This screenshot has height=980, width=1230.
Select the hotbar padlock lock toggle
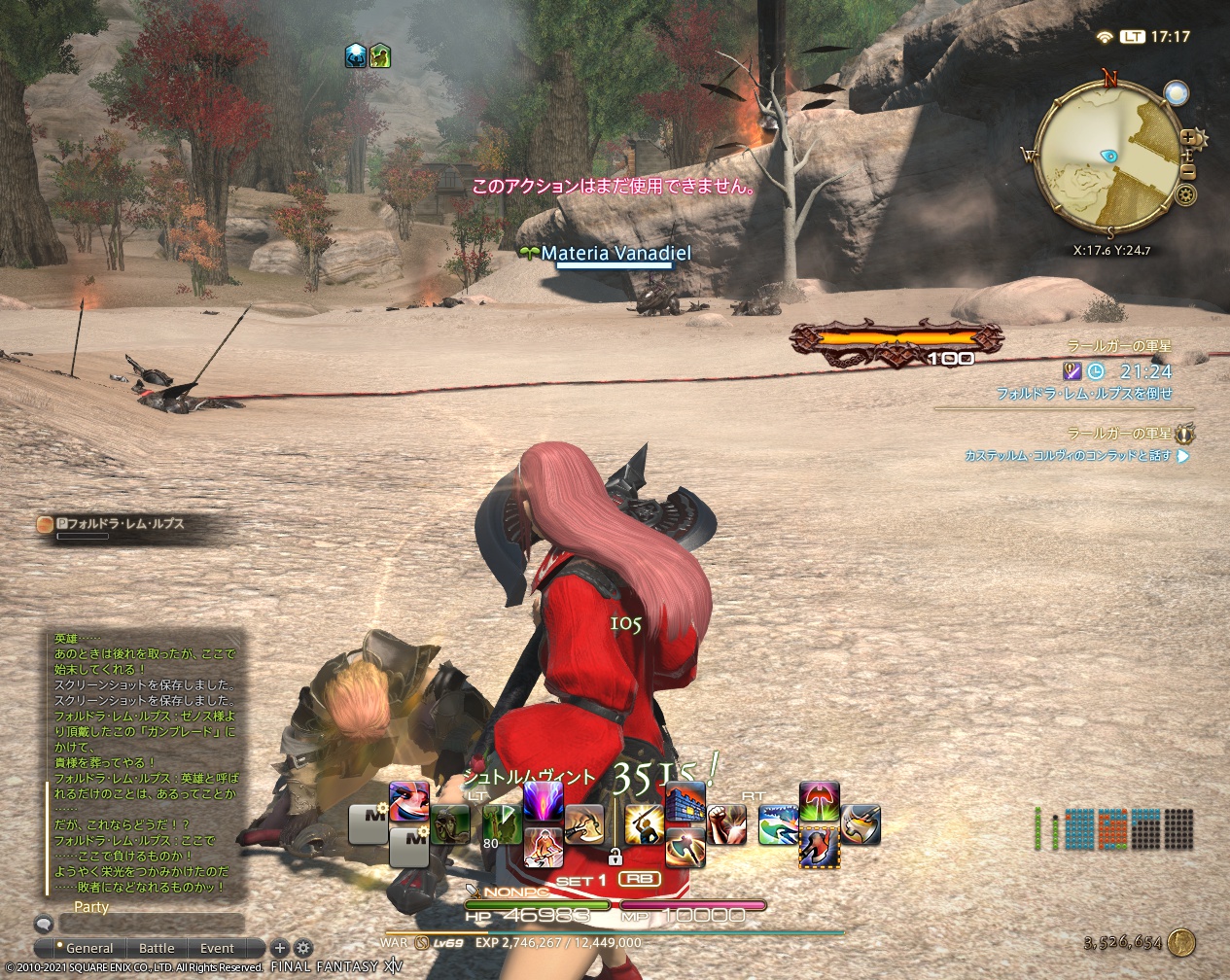[x=615, y=857]
